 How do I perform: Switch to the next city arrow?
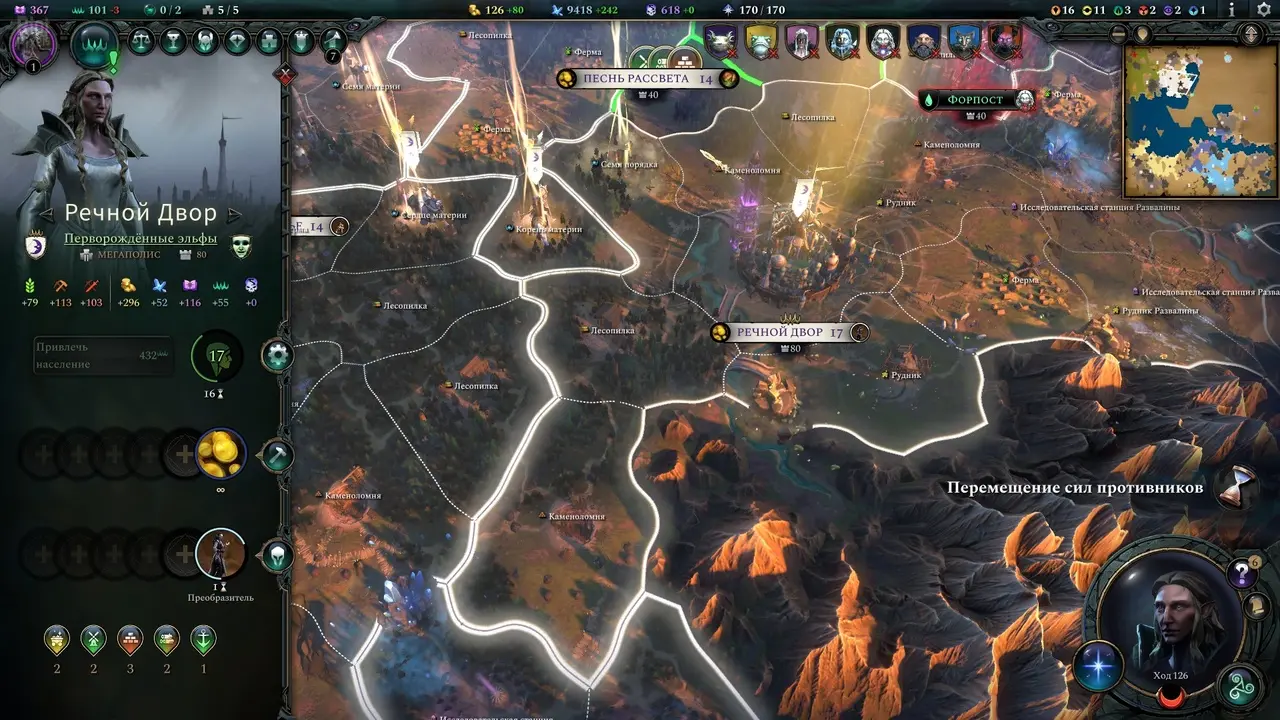tap(235, 214)
